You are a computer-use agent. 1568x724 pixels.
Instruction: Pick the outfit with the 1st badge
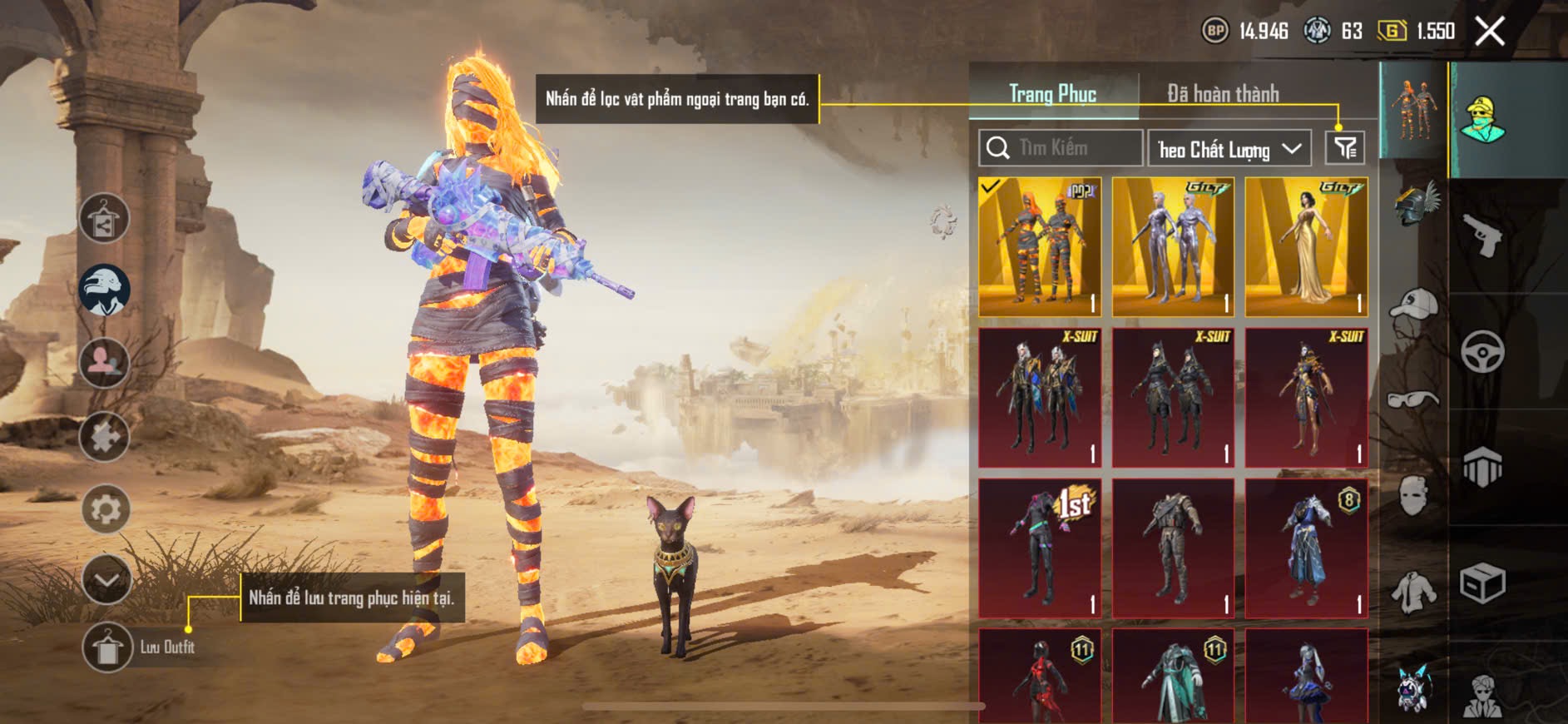(1040, 548)
